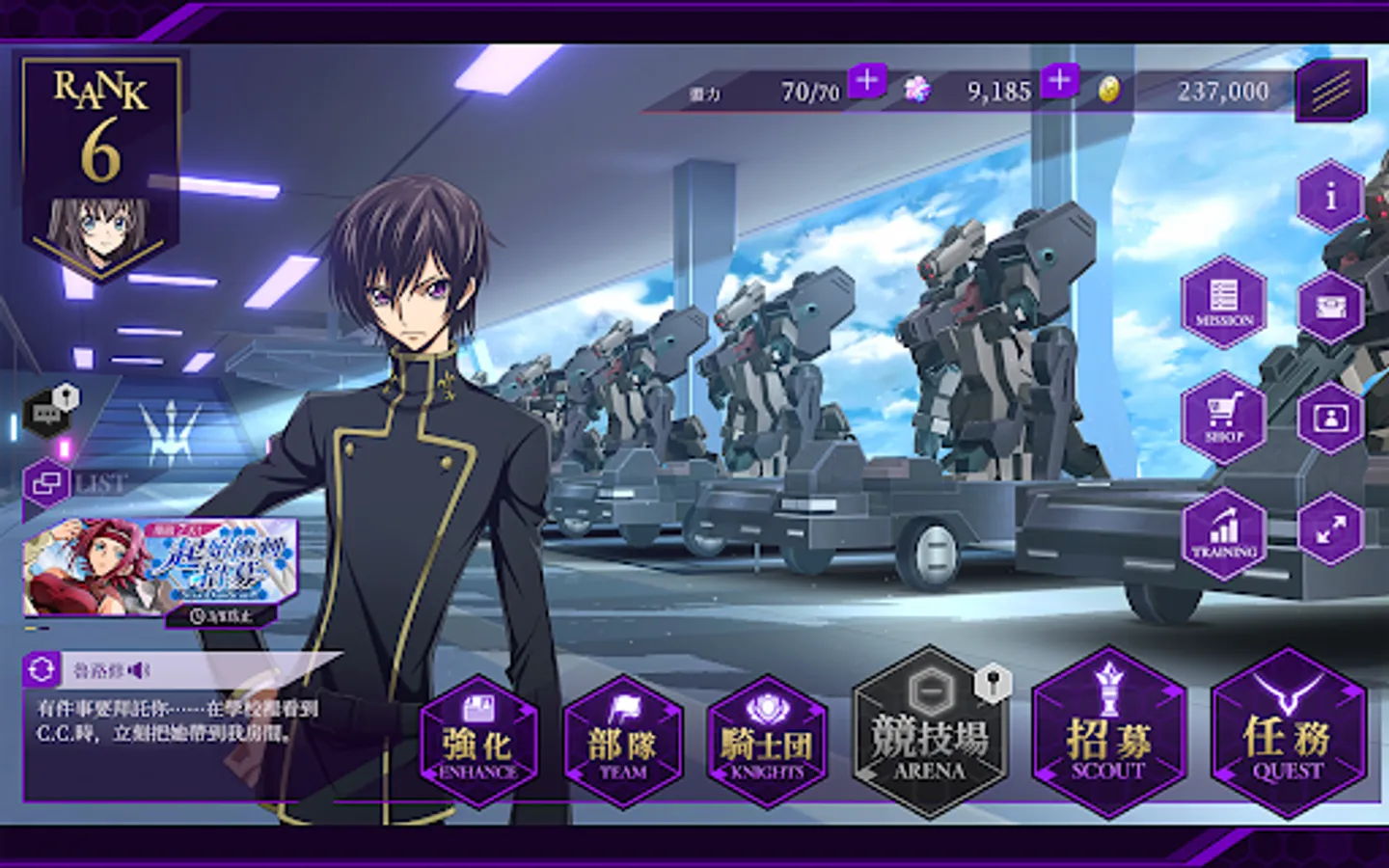Toggle the expand arrows fullscreen view
The height and width of the screenshot is (868, 1389).
click(1331, 529)
